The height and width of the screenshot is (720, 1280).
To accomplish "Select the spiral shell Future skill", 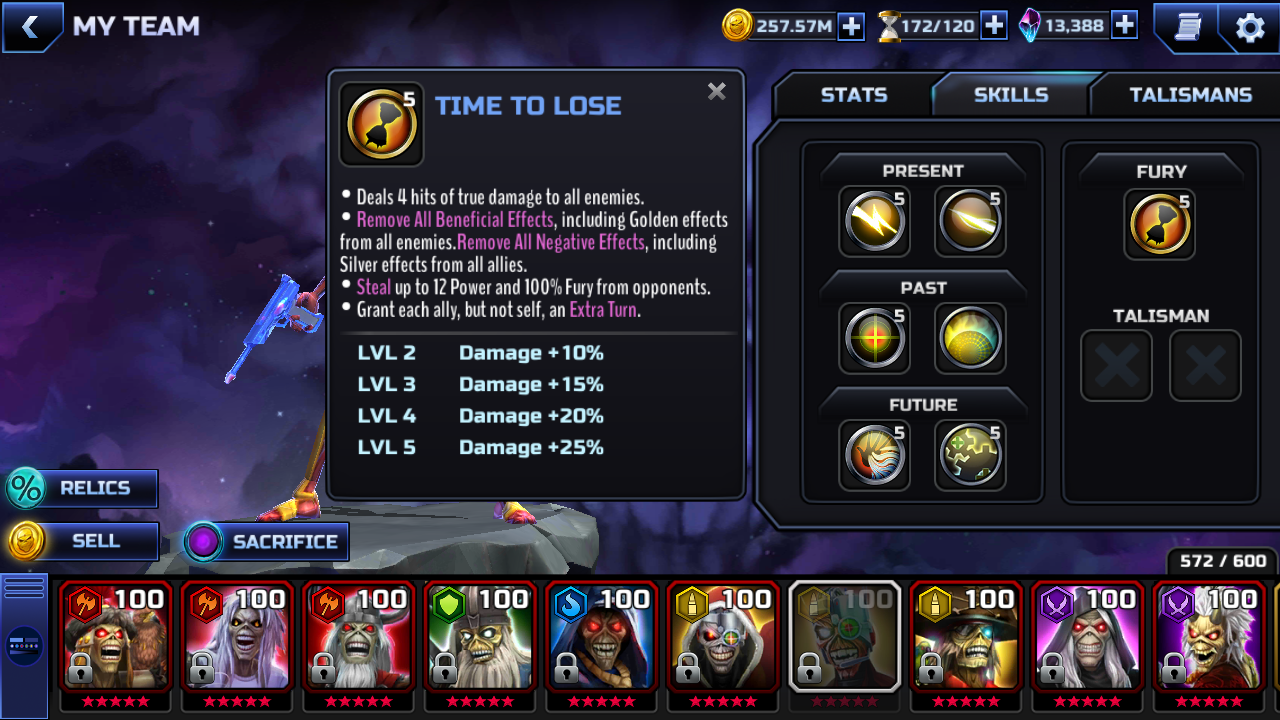I will [874, 455].
